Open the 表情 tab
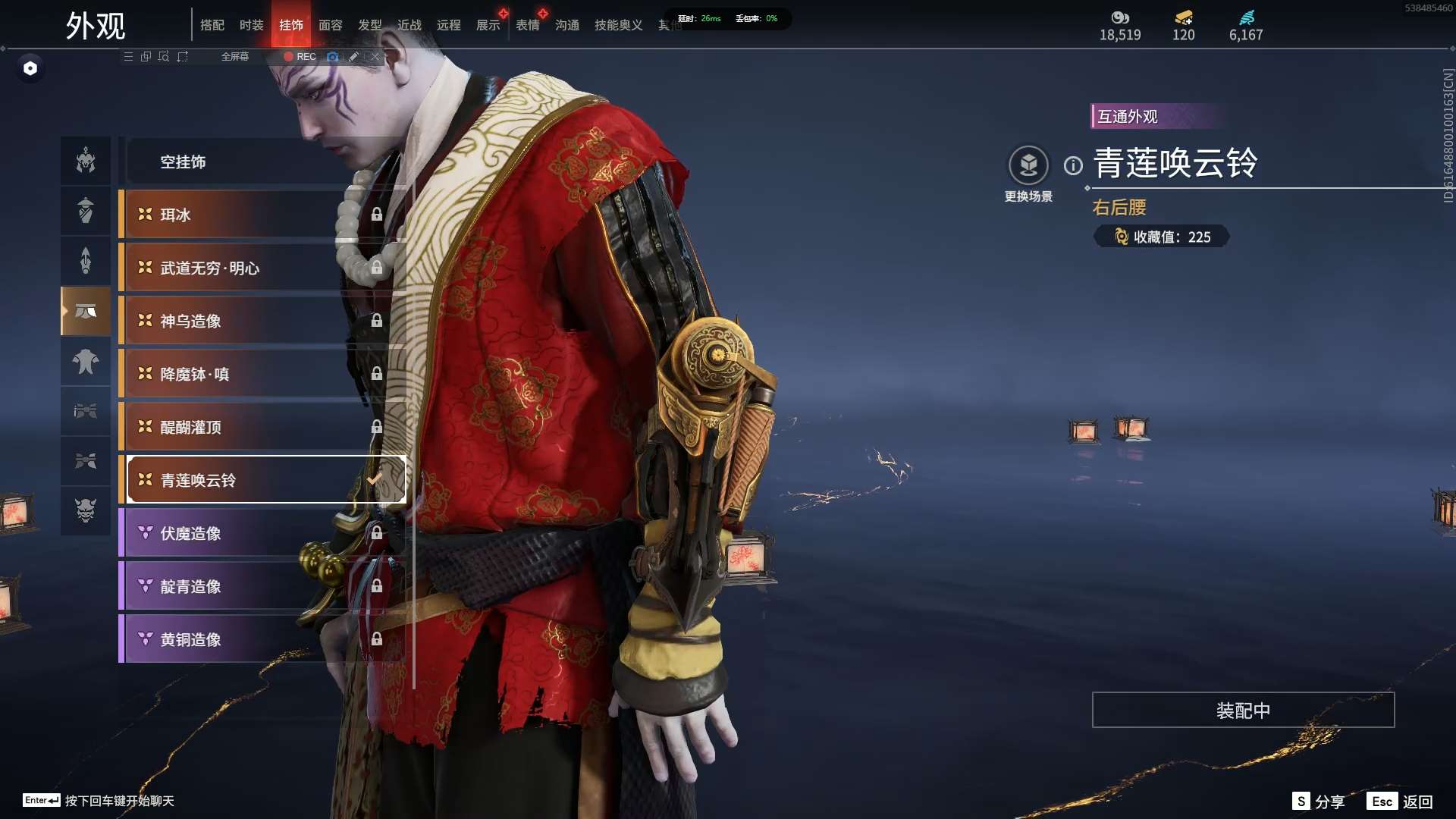Image resolution: width=1456 pixels, height=819 pixels. (x=527, y=25)
